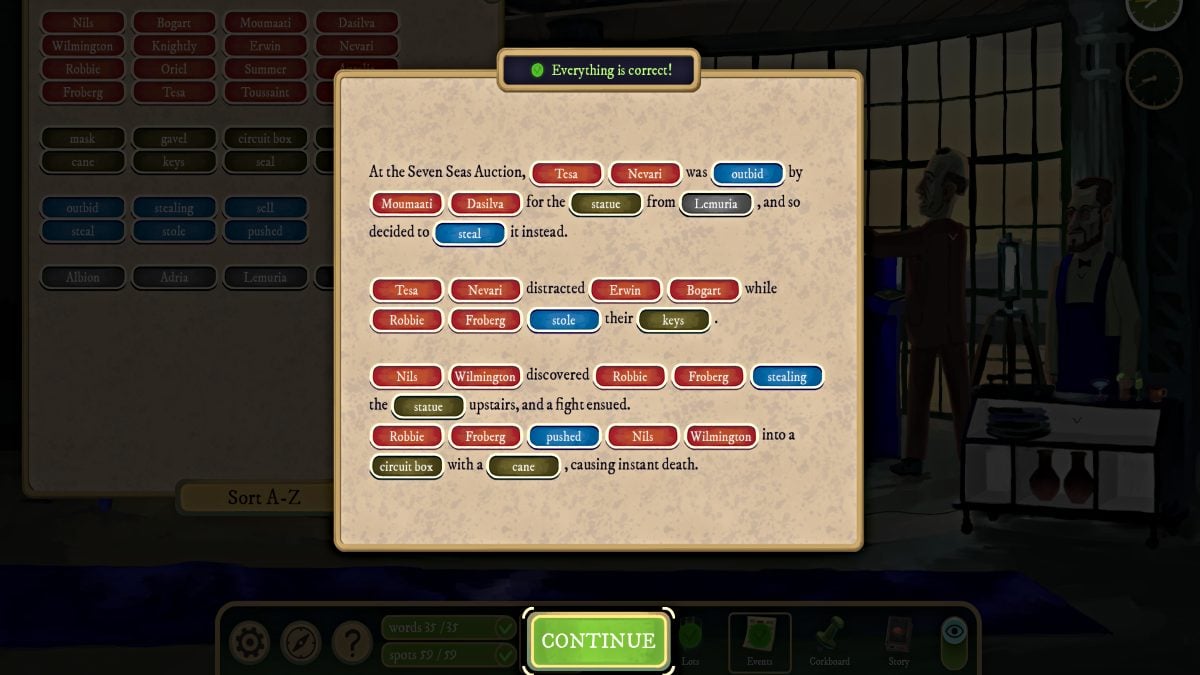Open the compass navigation icon
Viewport: 1200px width, 675px height.
pos(300,643)
